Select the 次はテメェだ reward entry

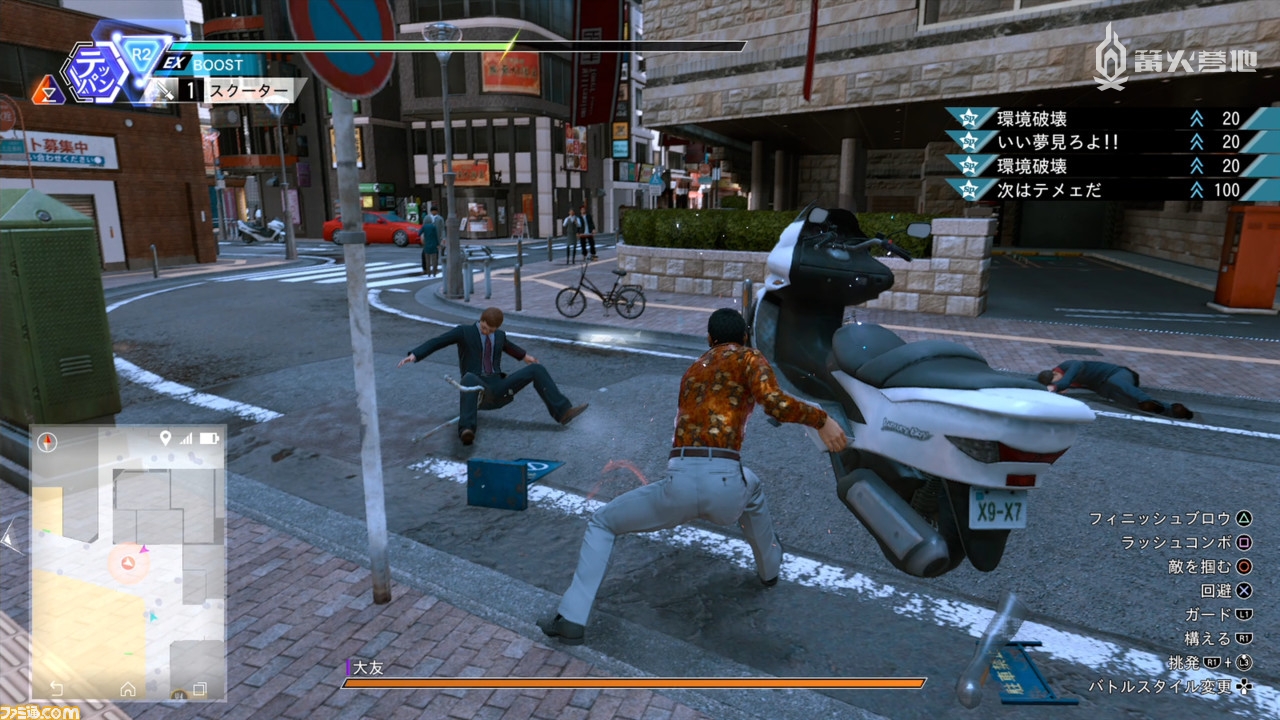(x=1098, y=189)
